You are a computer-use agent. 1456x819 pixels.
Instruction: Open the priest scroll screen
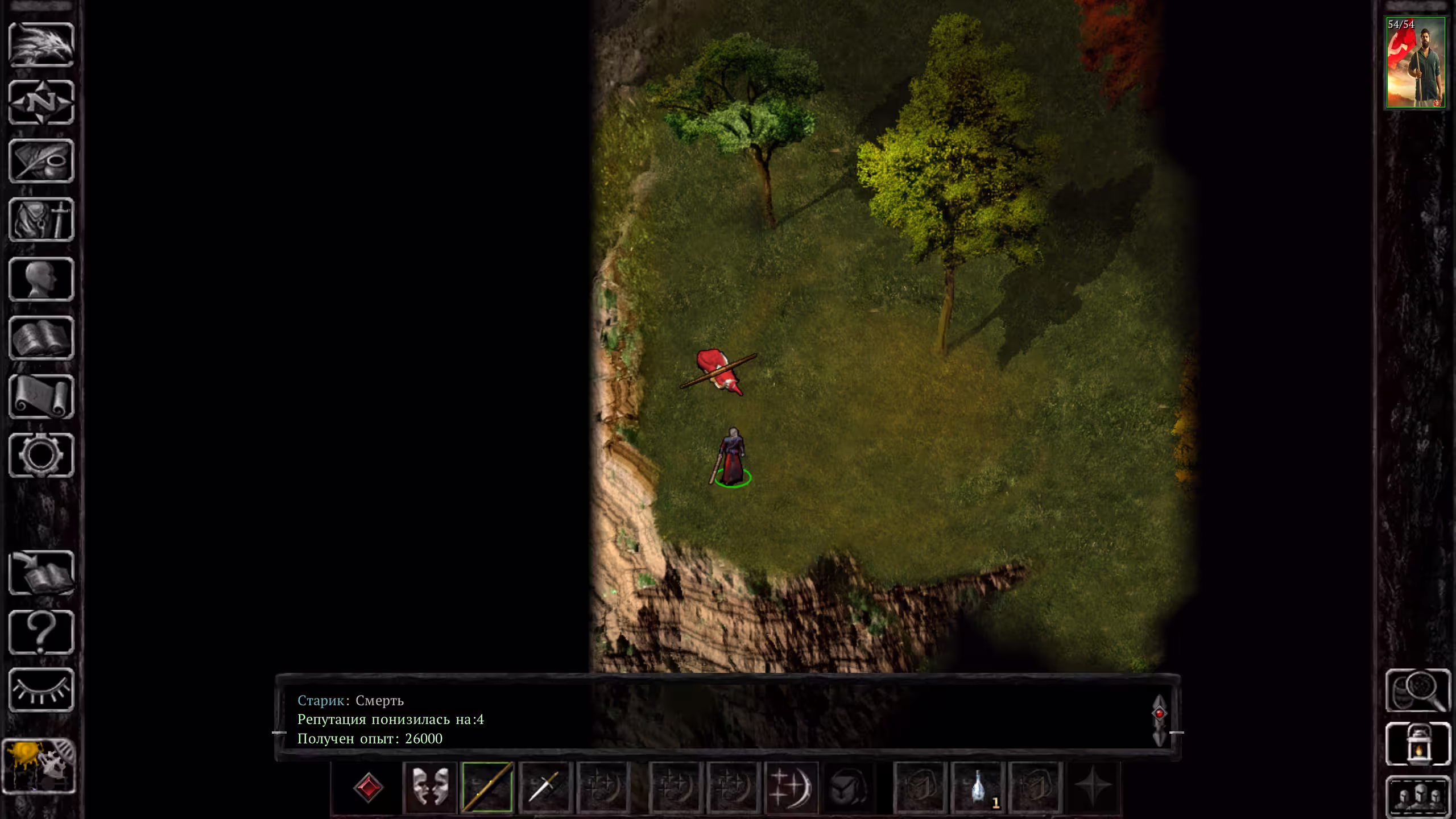[42, 396]
